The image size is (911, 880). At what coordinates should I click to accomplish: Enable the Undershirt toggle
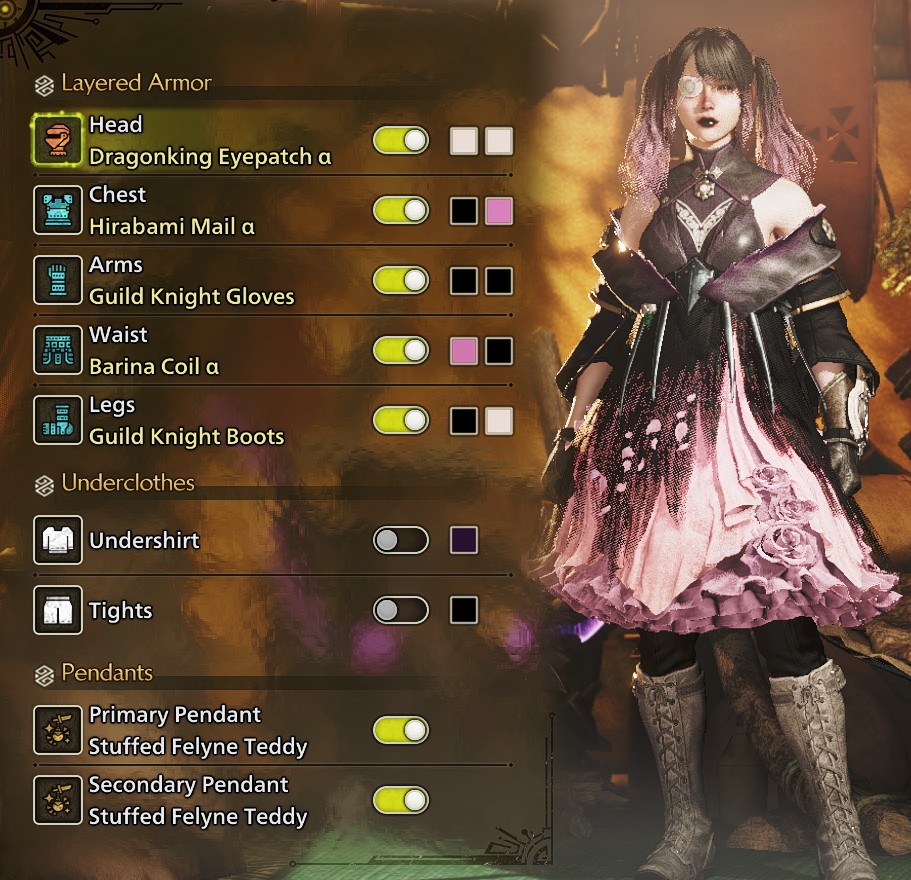click(400, 541)
